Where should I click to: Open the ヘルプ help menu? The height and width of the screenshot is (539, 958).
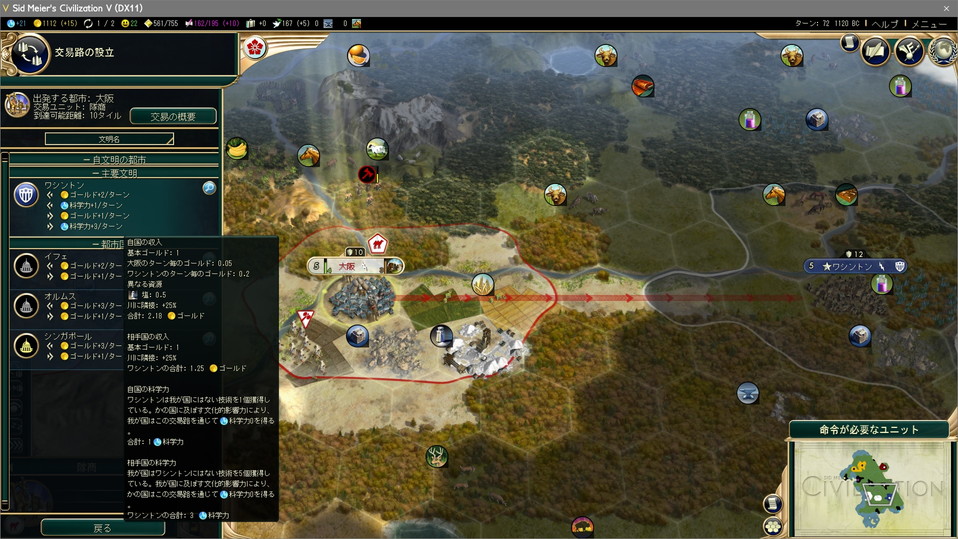(x=884, y=23)
